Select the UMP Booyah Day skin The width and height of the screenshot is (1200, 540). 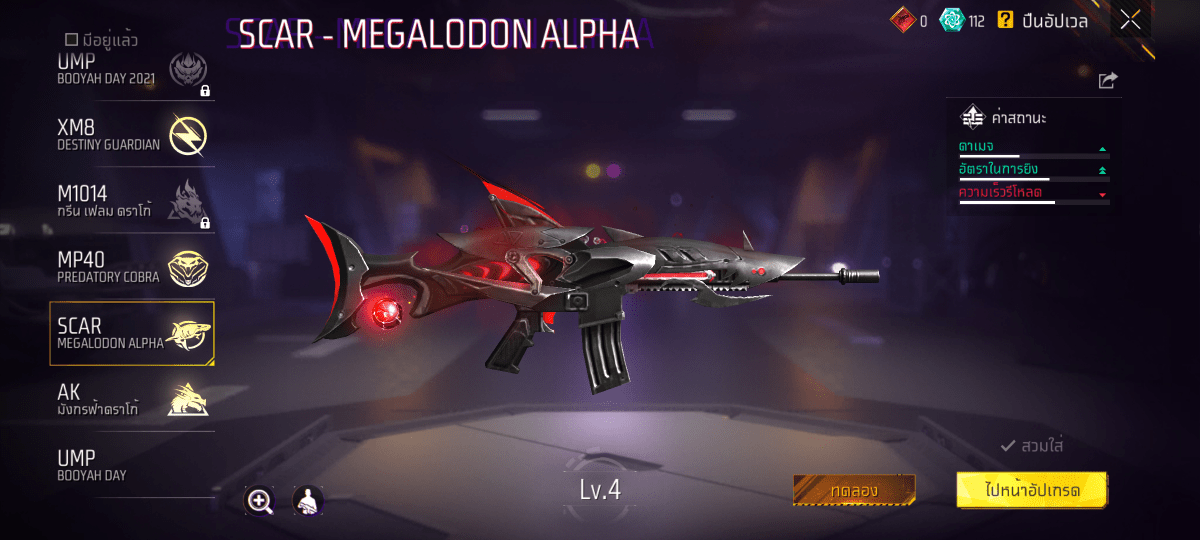132,464
